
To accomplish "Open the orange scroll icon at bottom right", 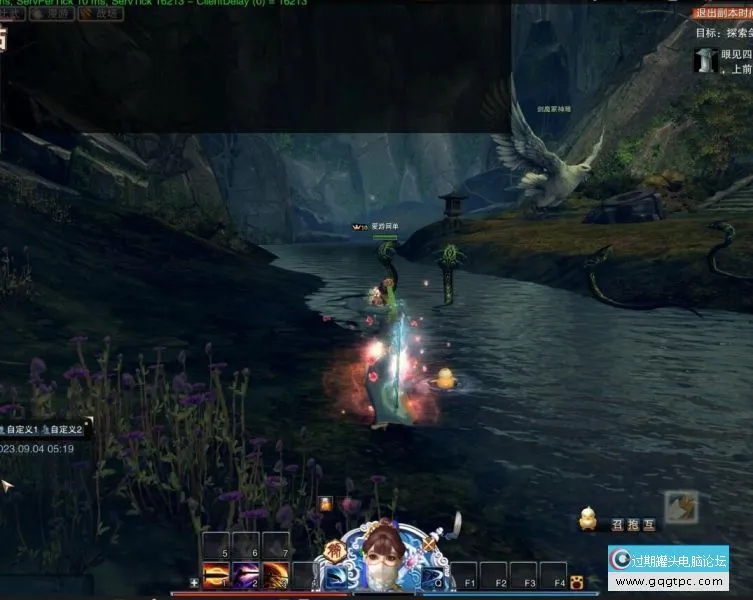I will click(x=682, y=507).
